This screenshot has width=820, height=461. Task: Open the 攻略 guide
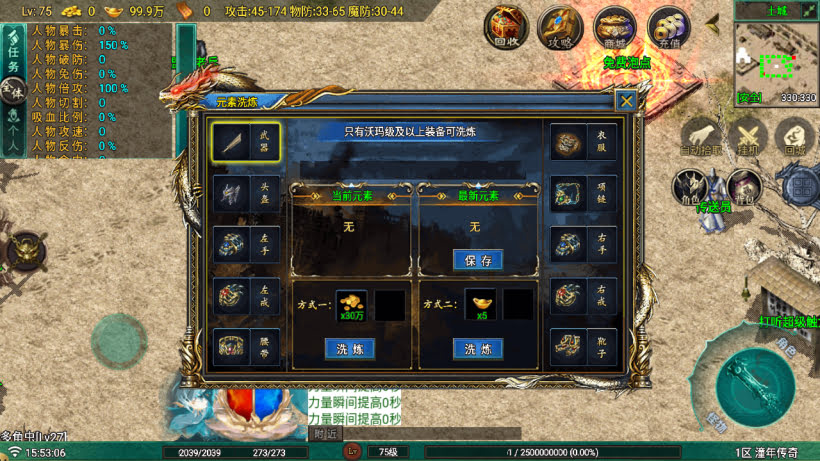[560, 27]
